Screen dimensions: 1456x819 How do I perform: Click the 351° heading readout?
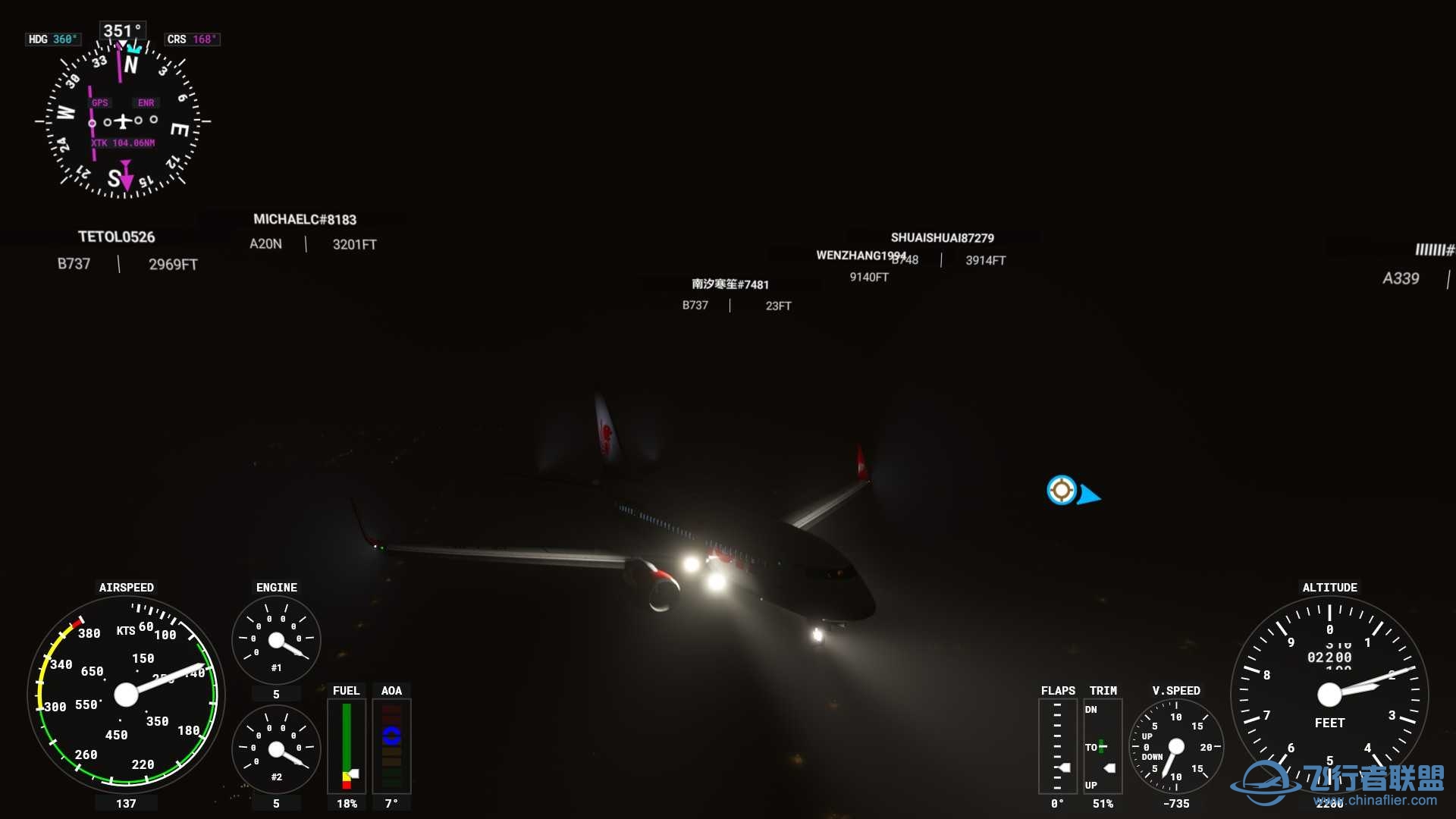coord(121,30)
